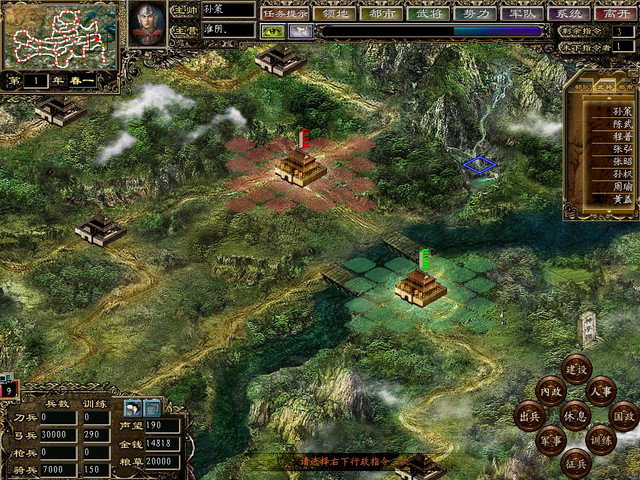The width and height of the screenshot is (640, 480).
Task: Click the 离开 leave button
Action: tap(616, 13)
